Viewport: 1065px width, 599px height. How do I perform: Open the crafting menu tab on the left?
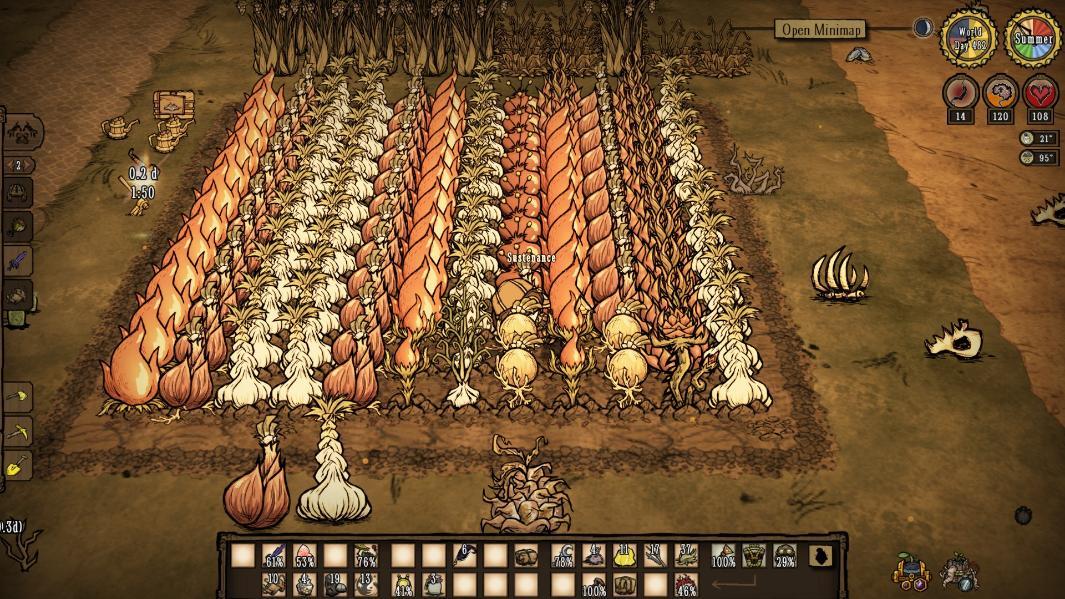click(x=19, y=131)
